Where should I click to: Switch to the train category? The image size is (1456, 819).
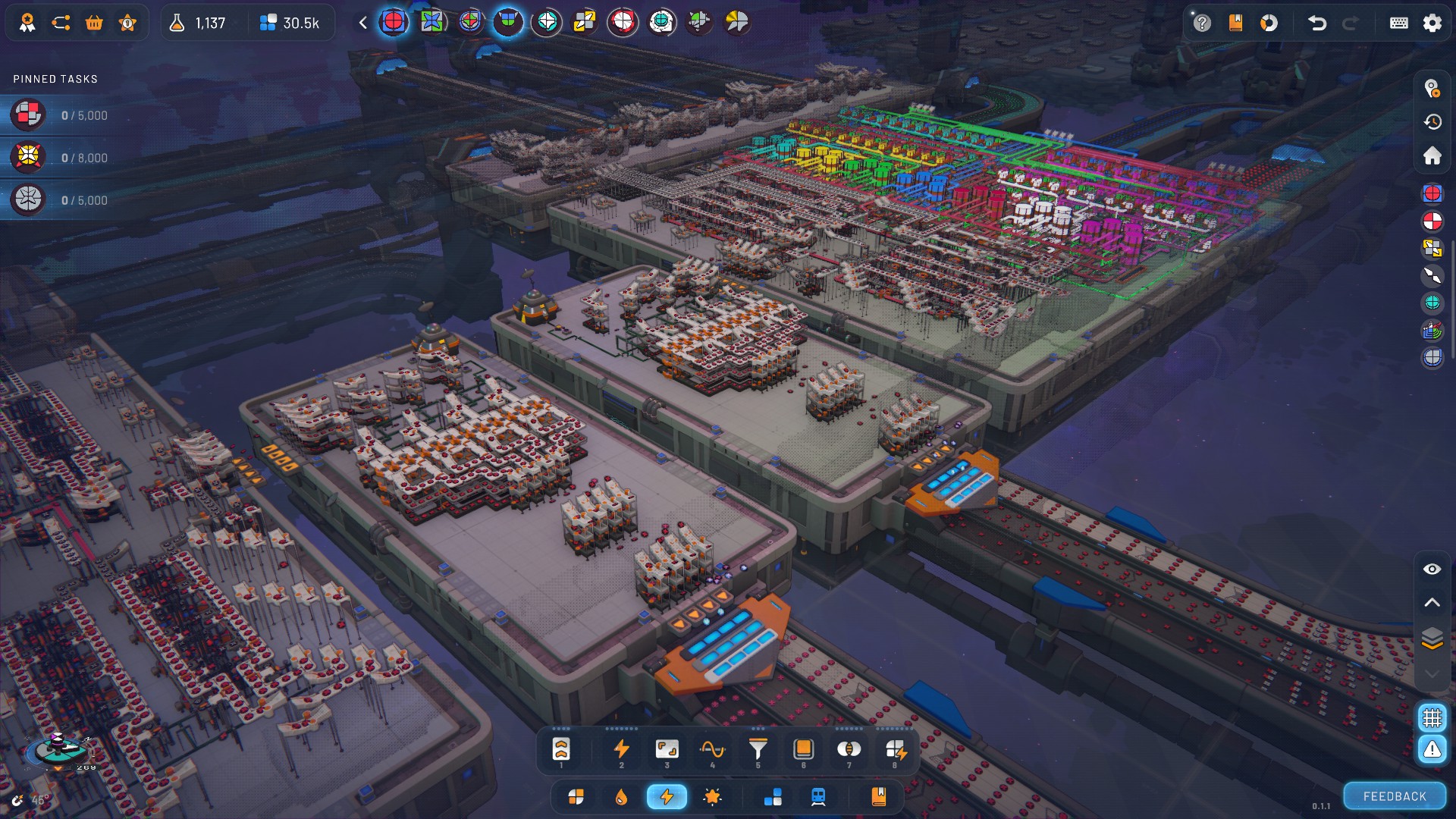(818, 797)
